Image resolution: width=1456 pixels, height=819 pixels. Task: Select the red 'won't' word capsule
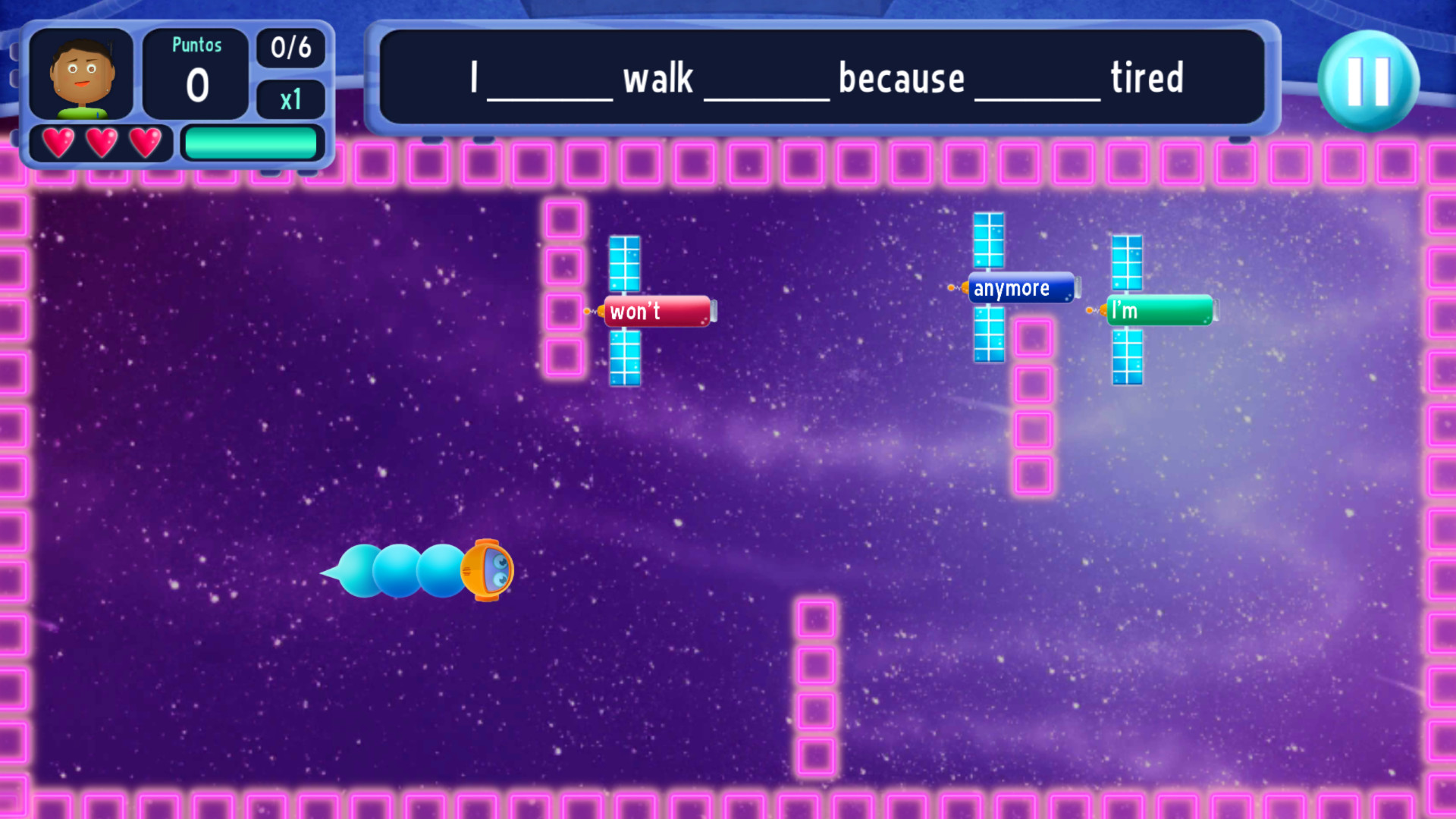click(657, 310)
